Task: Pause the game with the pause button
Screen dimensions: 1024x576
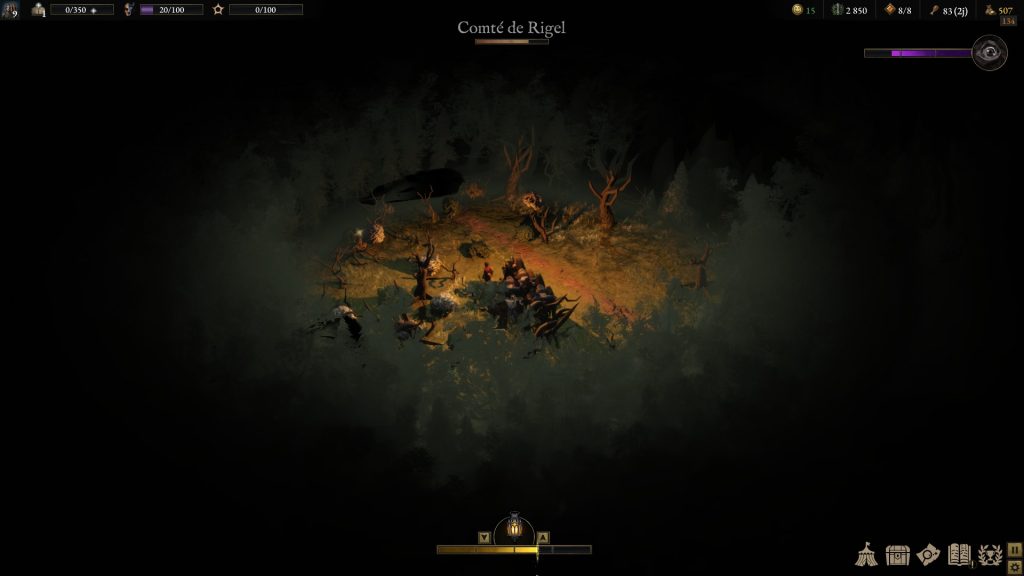Action: [x=1015, y=549]
